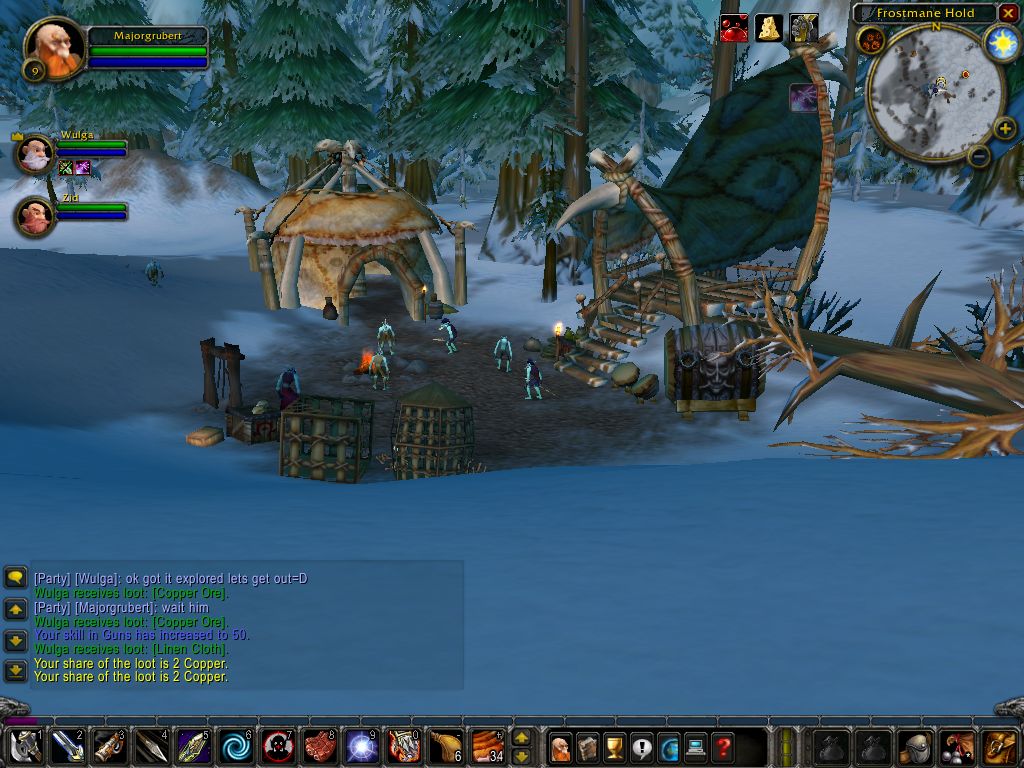Click the cheese food buff icon
This screenshot has width=1024, height=768.
coord(768,28)
